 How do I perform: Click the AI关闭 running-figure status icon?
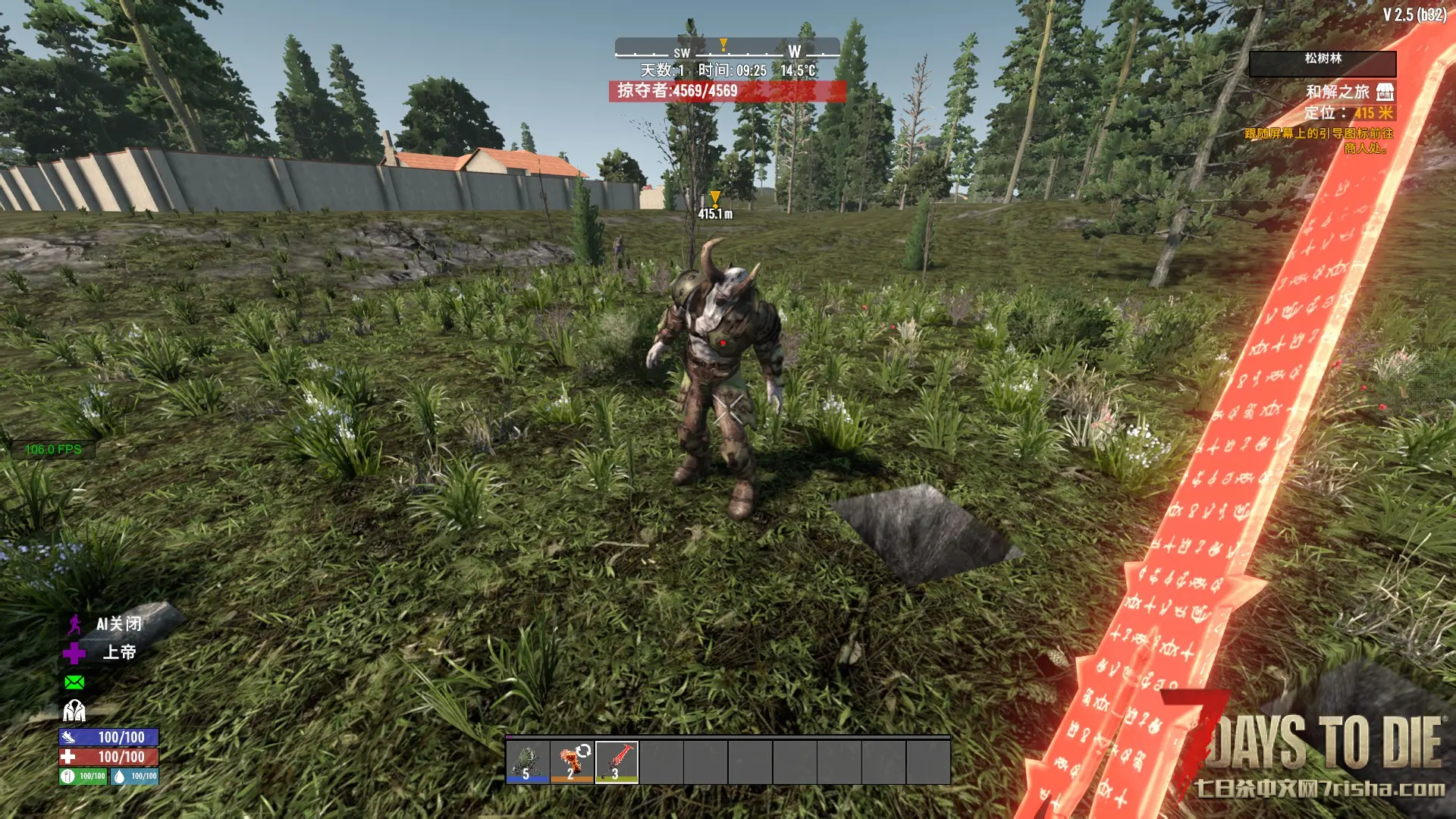[x=74, y=624]
